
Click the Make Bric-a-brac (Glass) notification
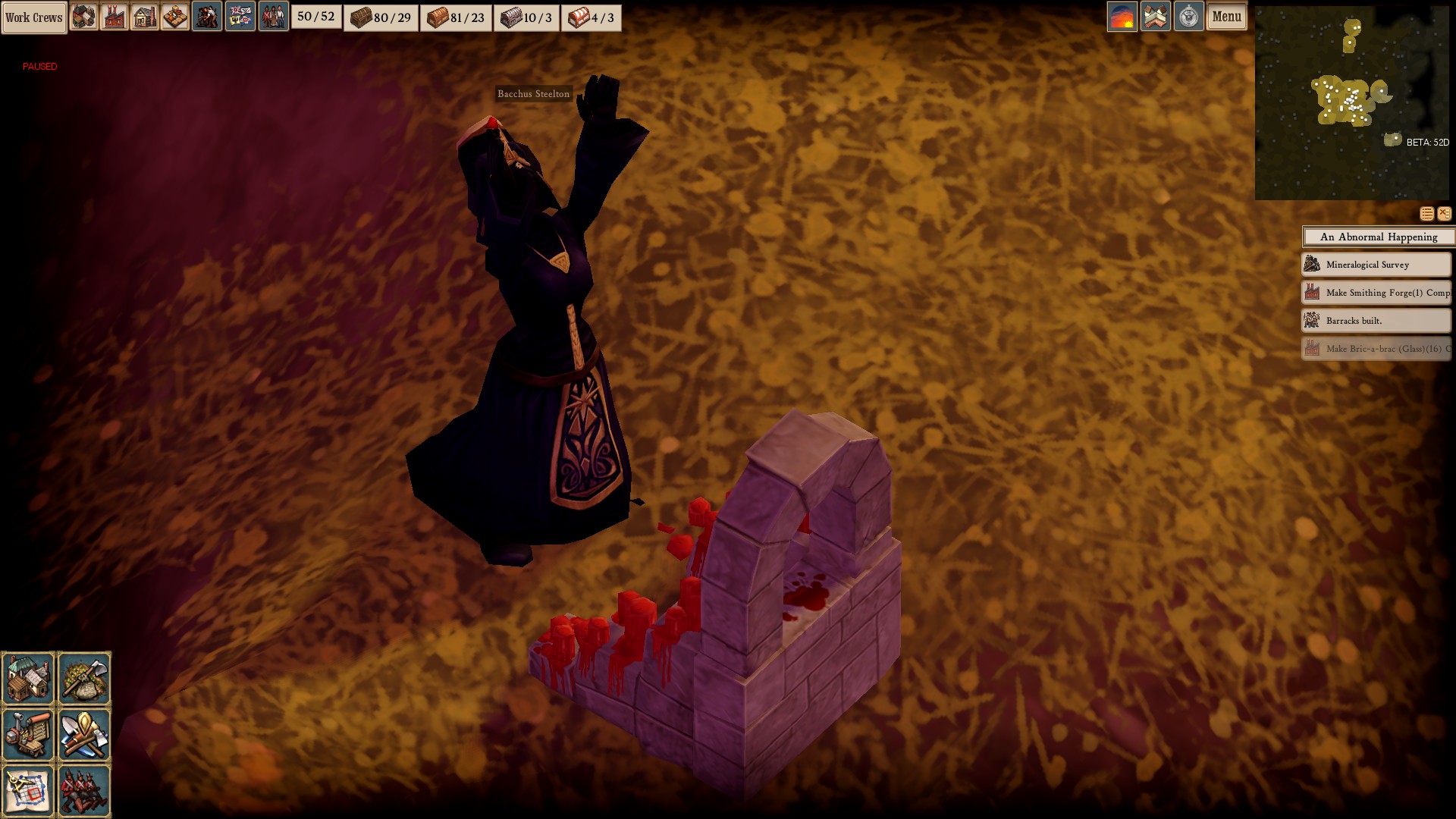(x=1376, y=349)
